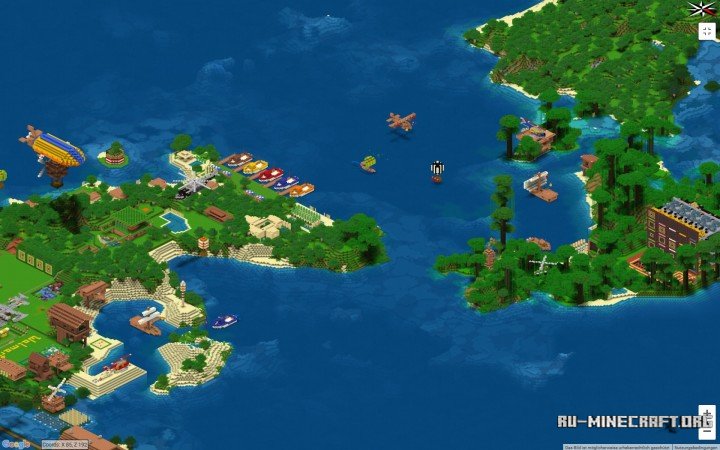Click the compass rose icon
The image size is (720, 450).
[702, 9]
